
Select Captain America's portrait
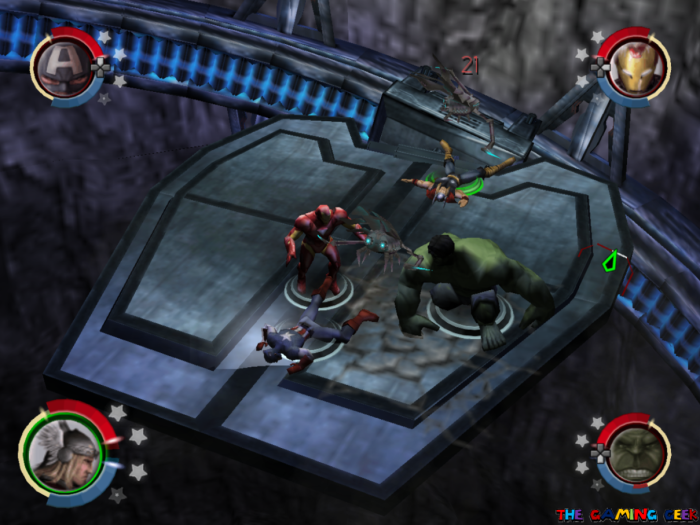pos(63,65)
